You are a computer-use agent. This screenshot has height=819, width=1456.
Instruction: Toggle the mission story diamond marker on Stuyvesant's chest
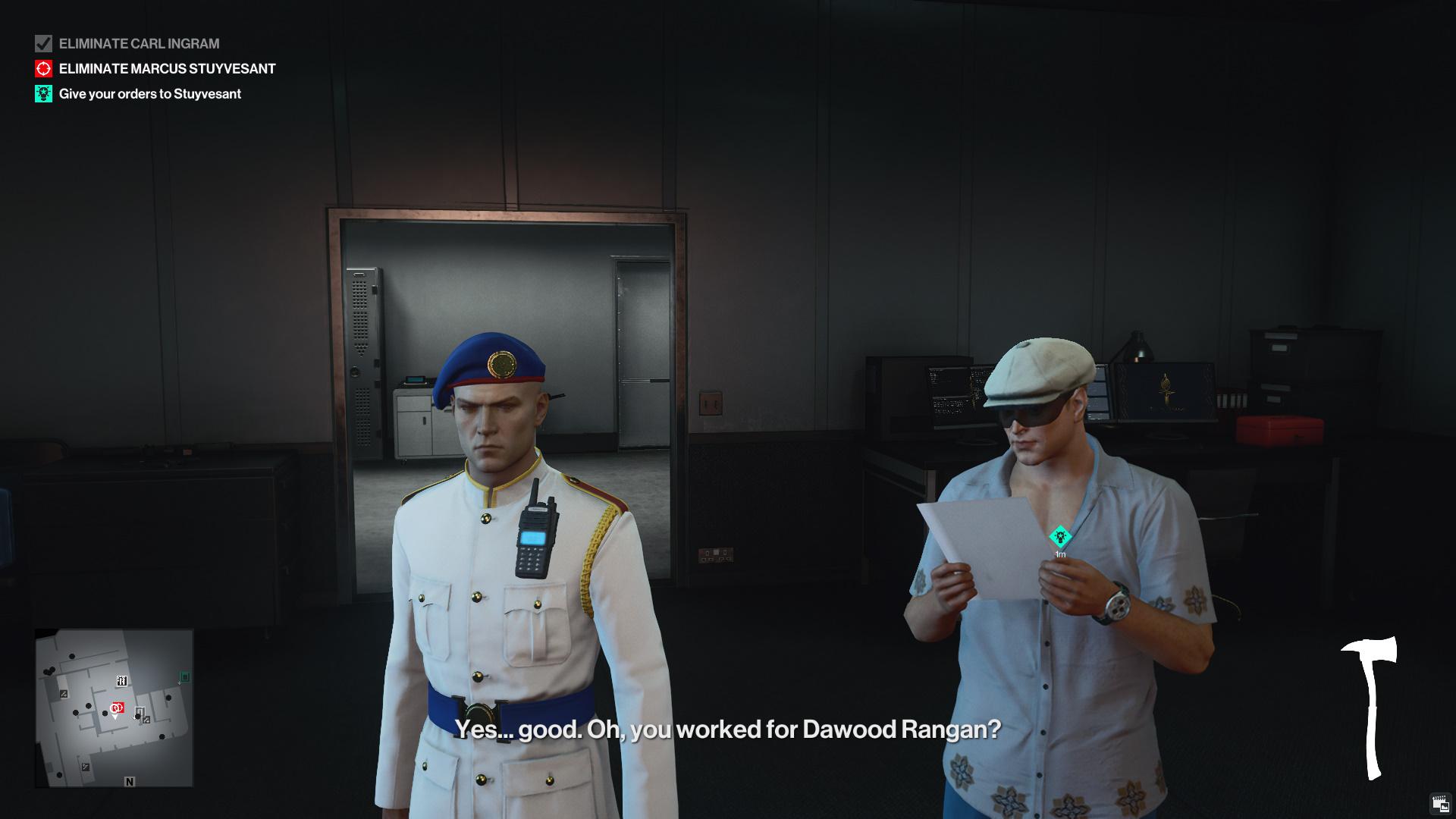(1059, 535)
